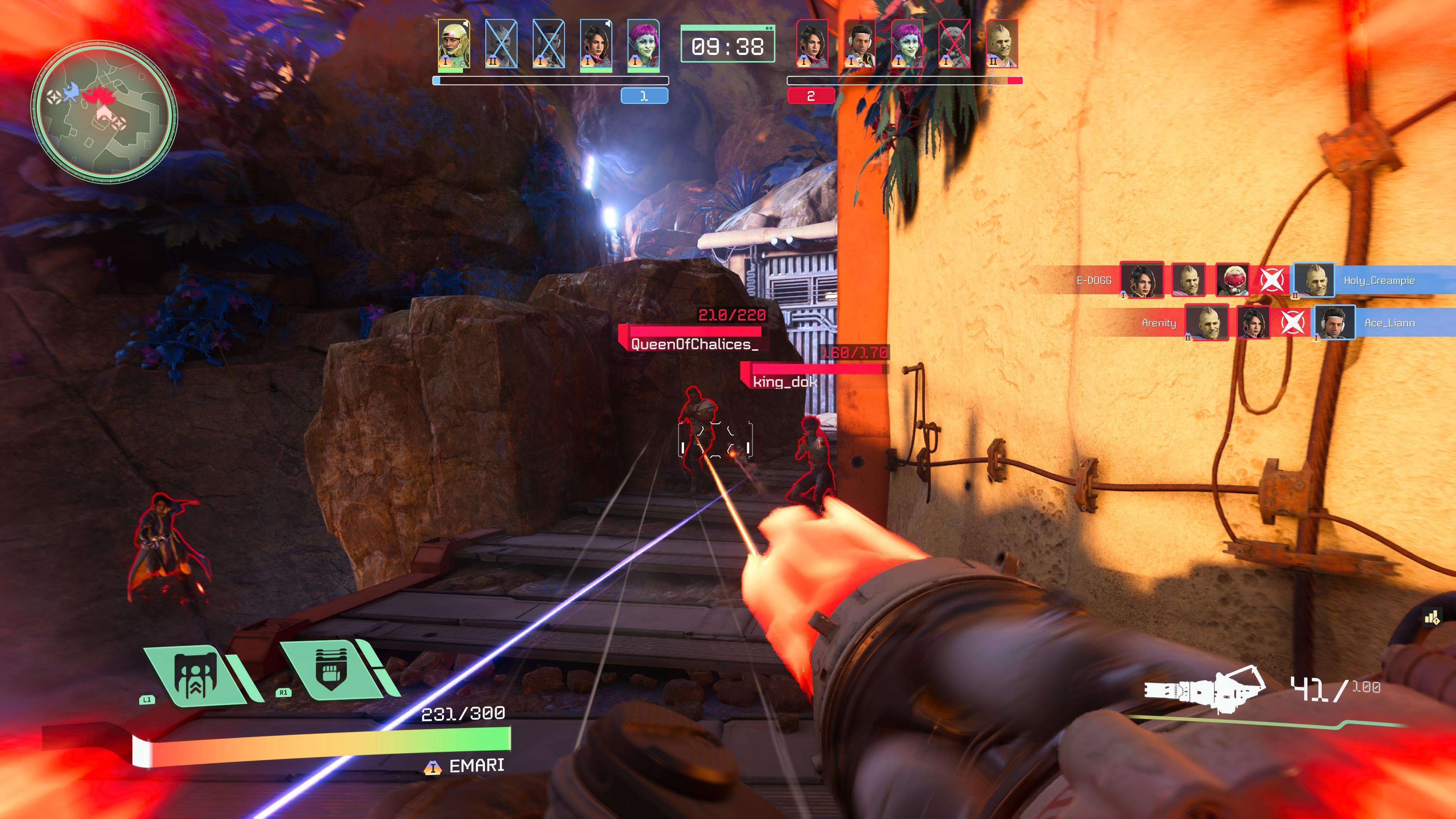The width and height of the screenshot is (1456, 819).
Task: Select red team's headset man portrait
Action: tap(859, 44)
